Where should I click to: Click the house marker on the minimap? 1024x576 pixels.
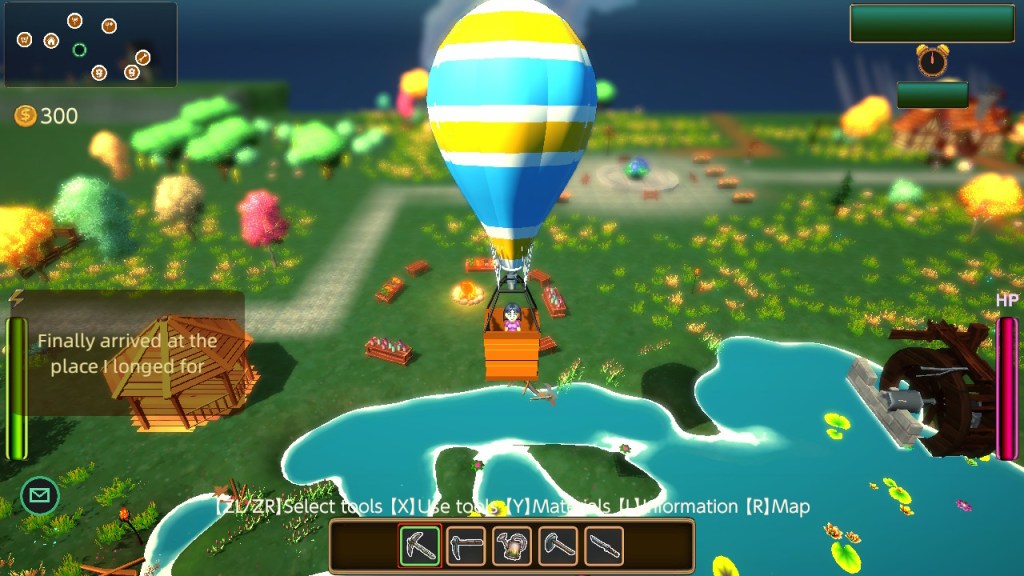click(x=51, y=41)
